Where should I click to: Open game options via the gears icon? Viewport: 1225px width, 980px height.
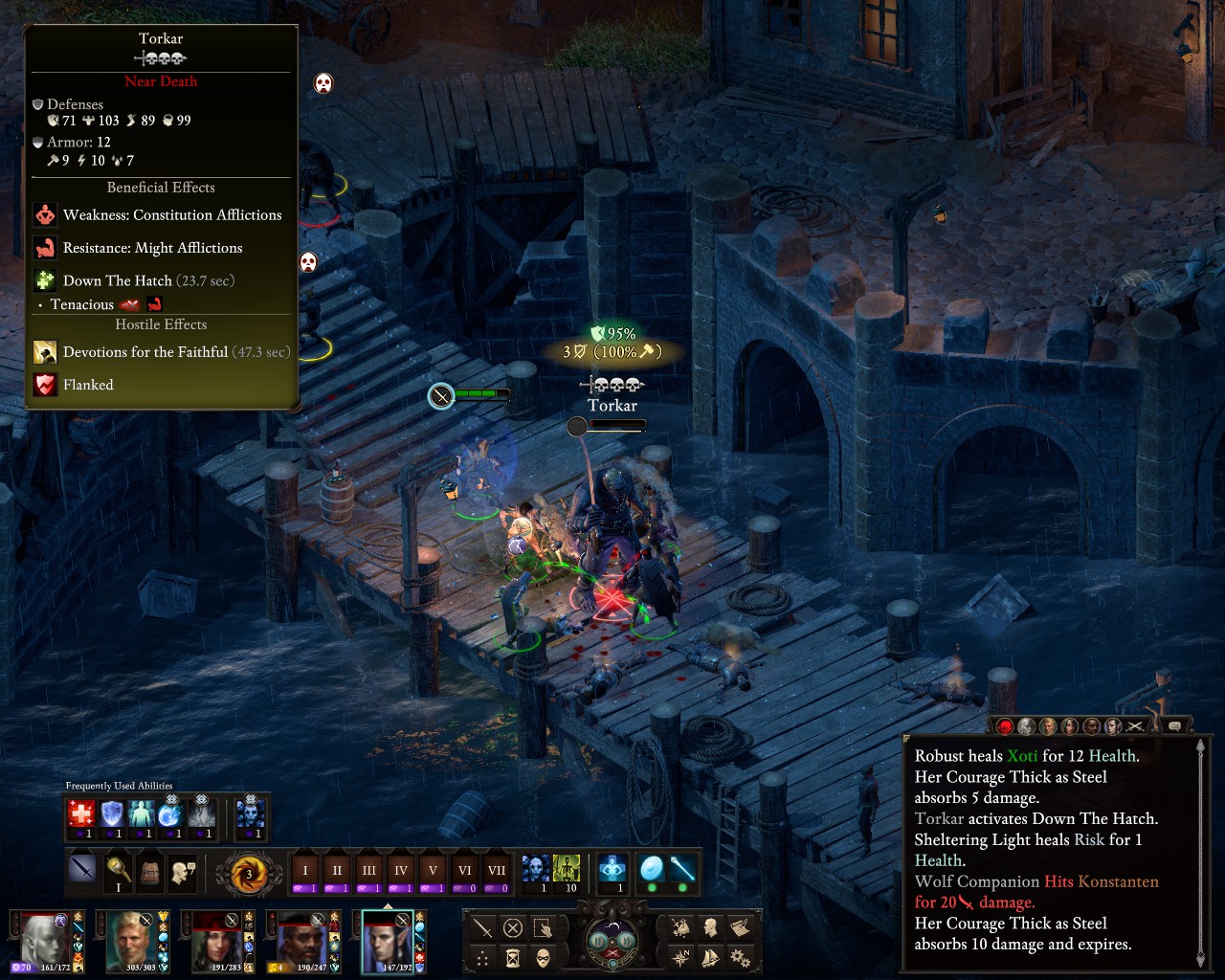click(x=740, y=957)
